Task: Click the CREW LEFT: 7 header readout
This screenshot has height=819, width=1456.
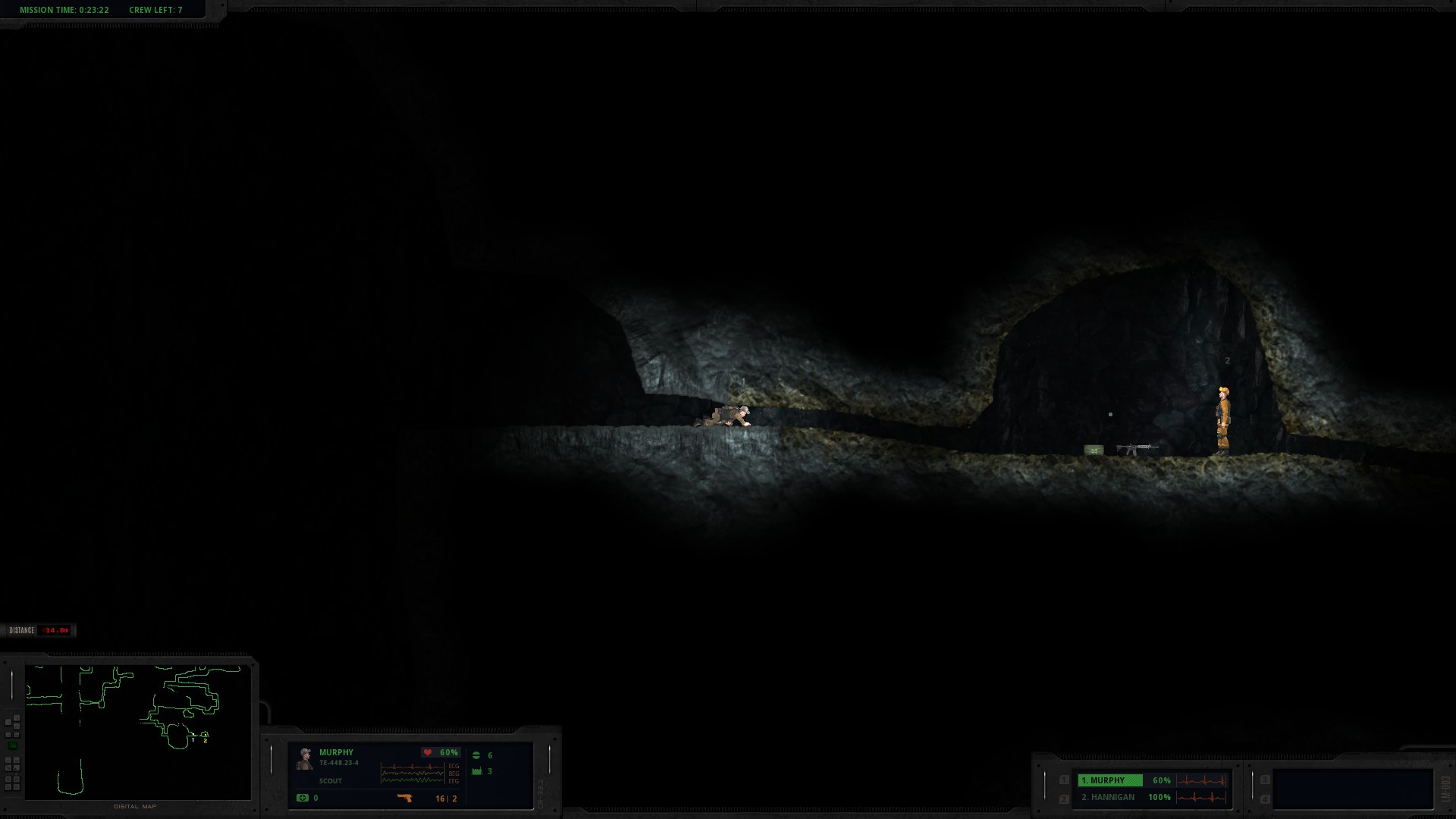Action: [x=155, y=10]
